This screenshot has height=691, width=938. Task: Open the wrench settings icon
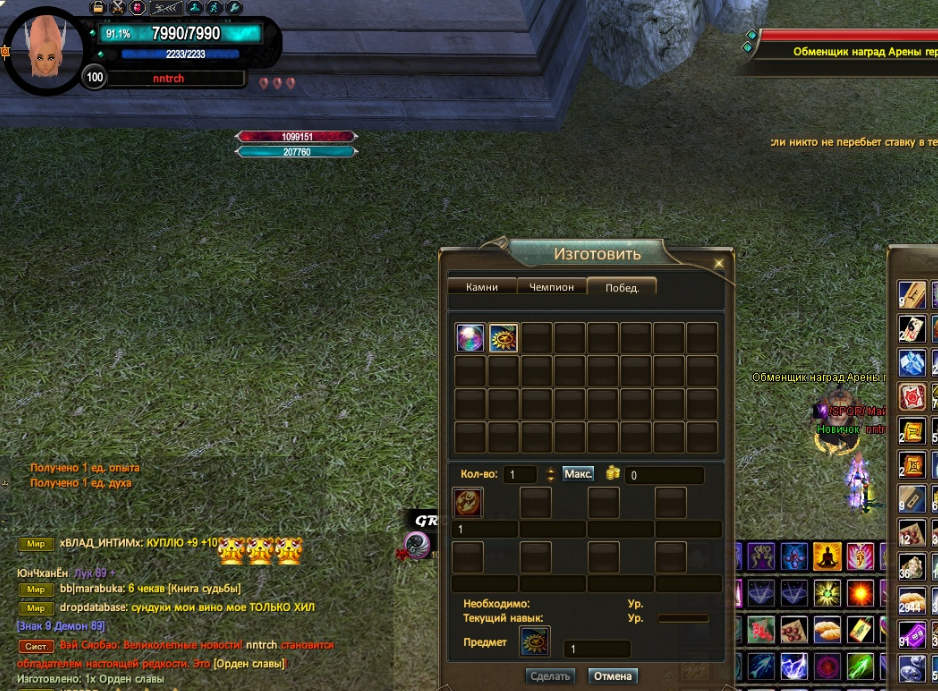click(235, 7)
